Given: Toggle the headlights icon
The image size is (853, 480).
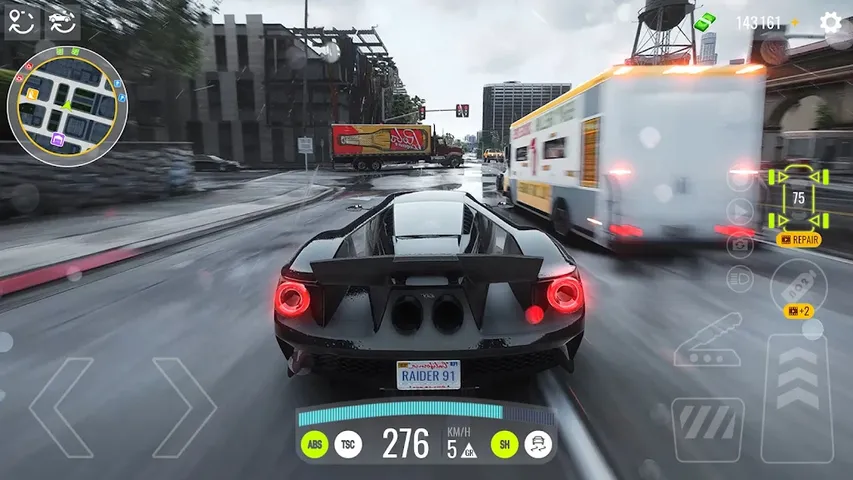Looking at the screenshot, I should pos(740,279).
